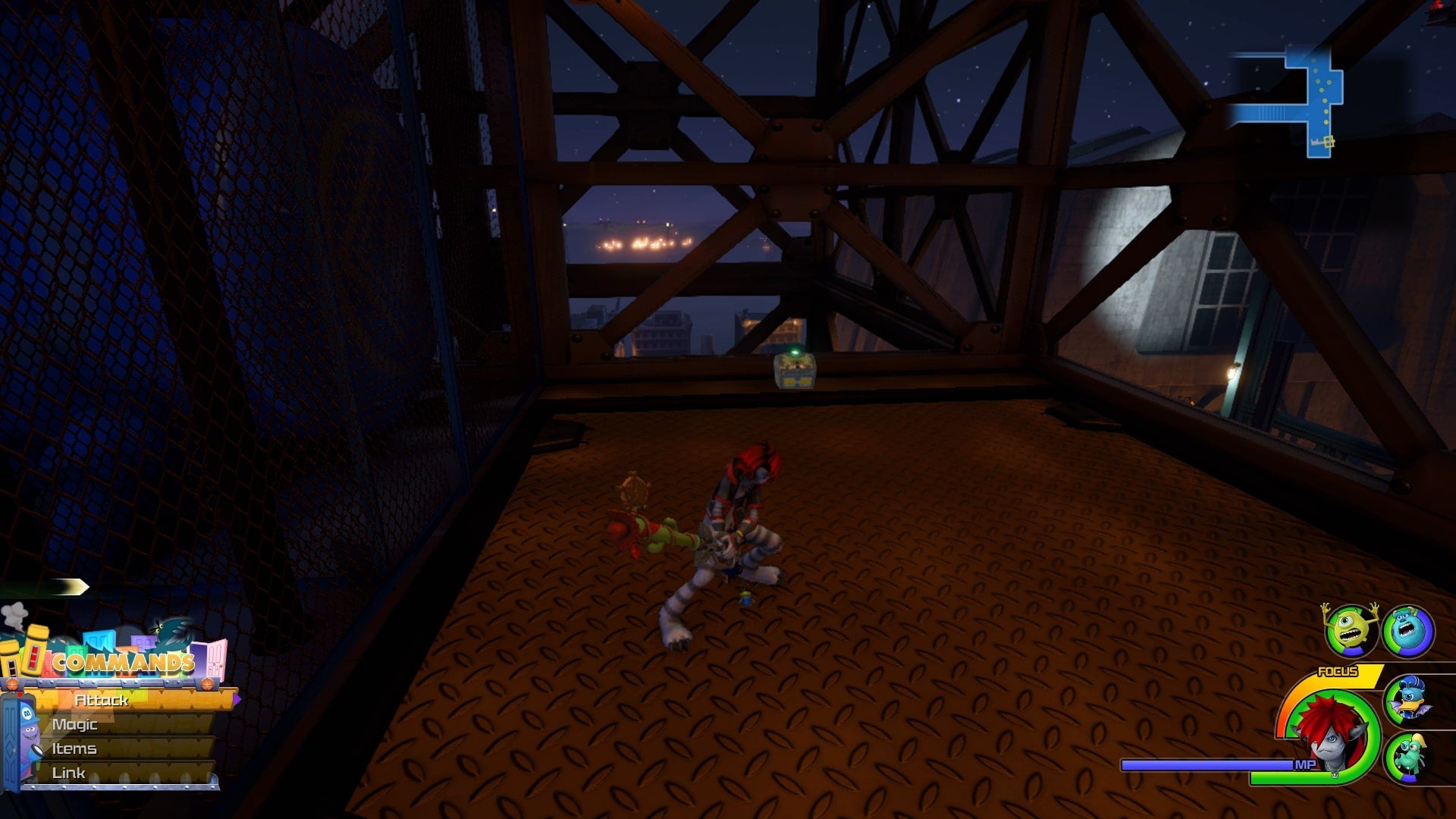The image size is (1456, 819).
Task: Click the blue MP bar
Action: point(1206,764)
